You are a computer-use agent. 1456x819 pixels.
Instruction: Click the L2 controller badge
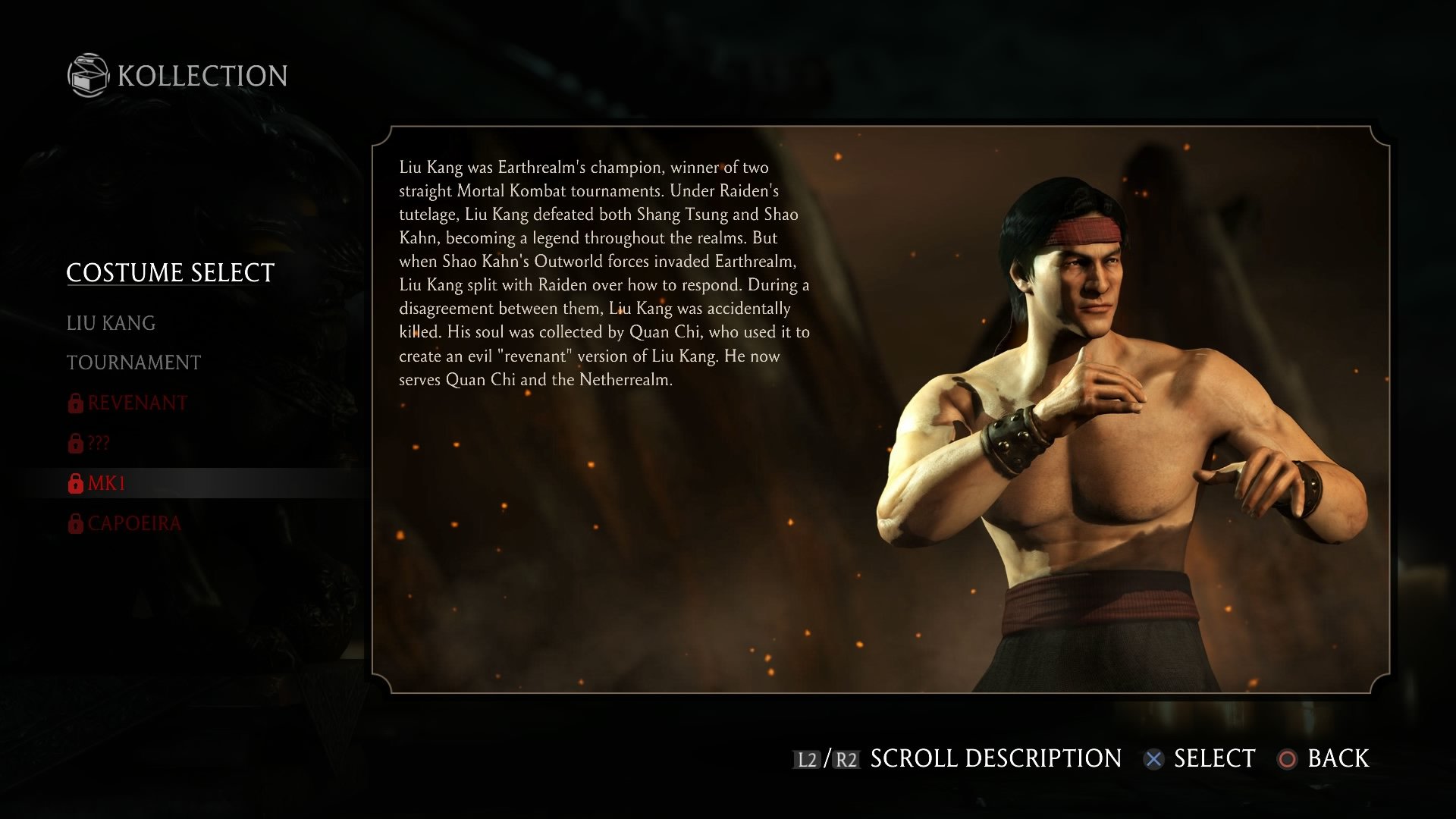(x=807, y=758)
